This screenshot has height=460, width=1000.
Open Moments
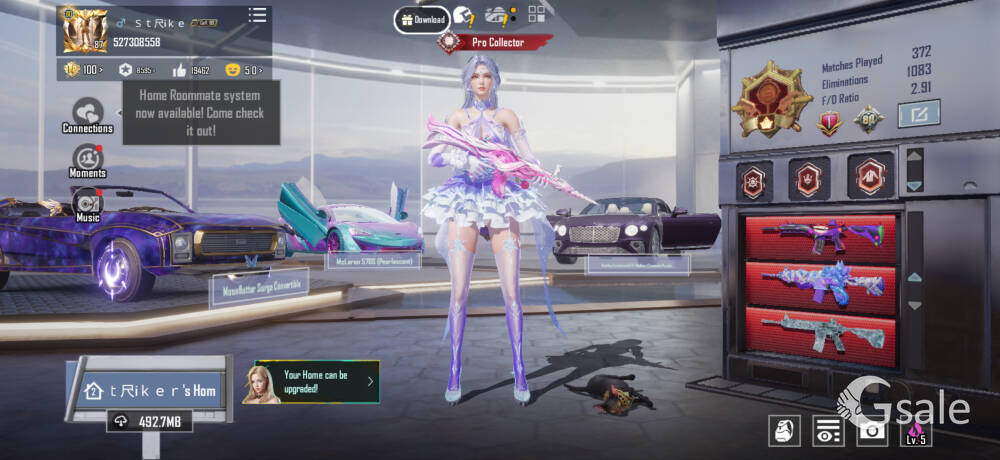click(x=88, y=160)
